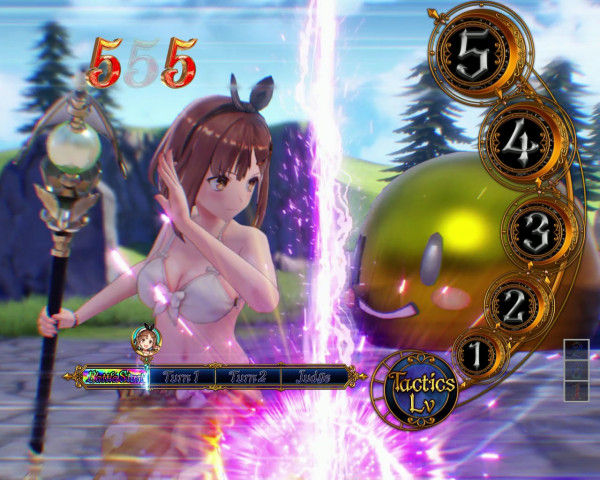Choose the Tactics level 4 orb

[x=519, y=144]
